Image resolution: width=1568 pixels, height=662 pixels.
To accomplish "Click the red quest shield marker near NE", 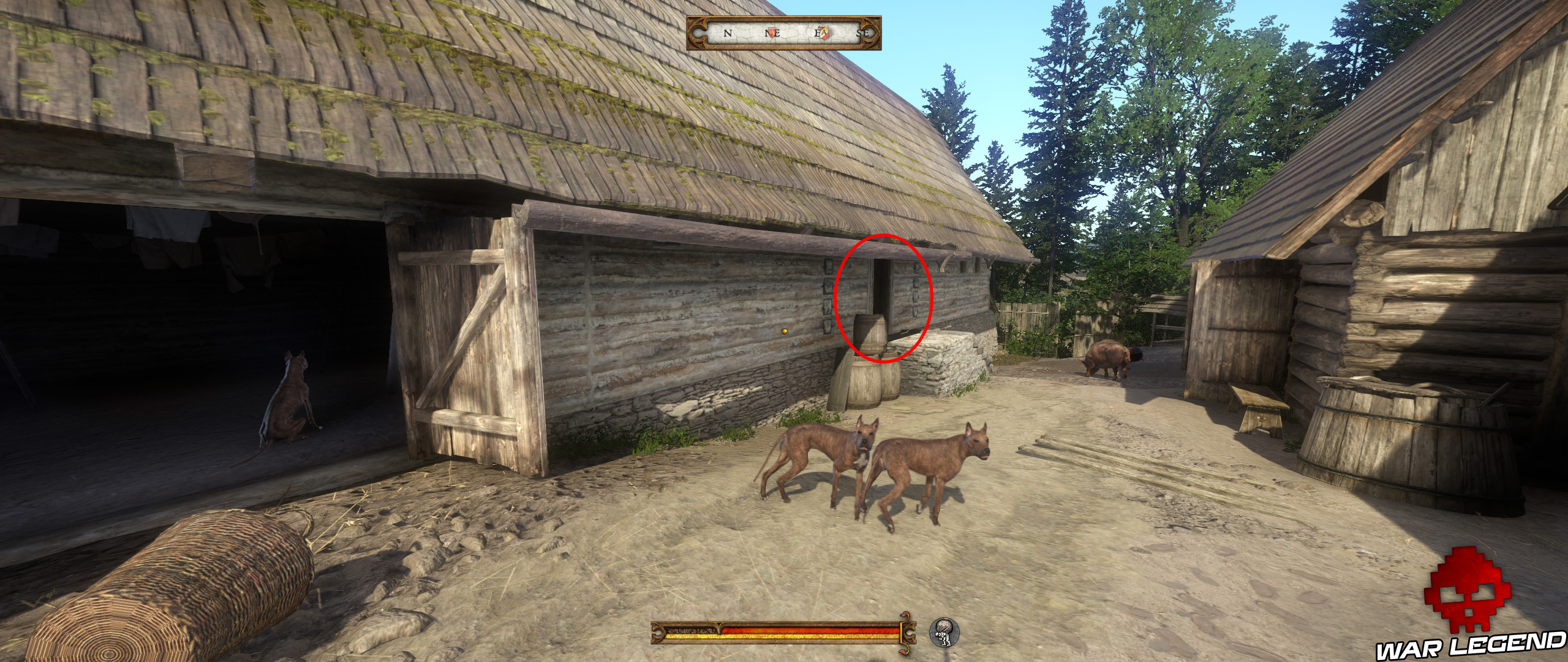I will click(x=772, y=32).
